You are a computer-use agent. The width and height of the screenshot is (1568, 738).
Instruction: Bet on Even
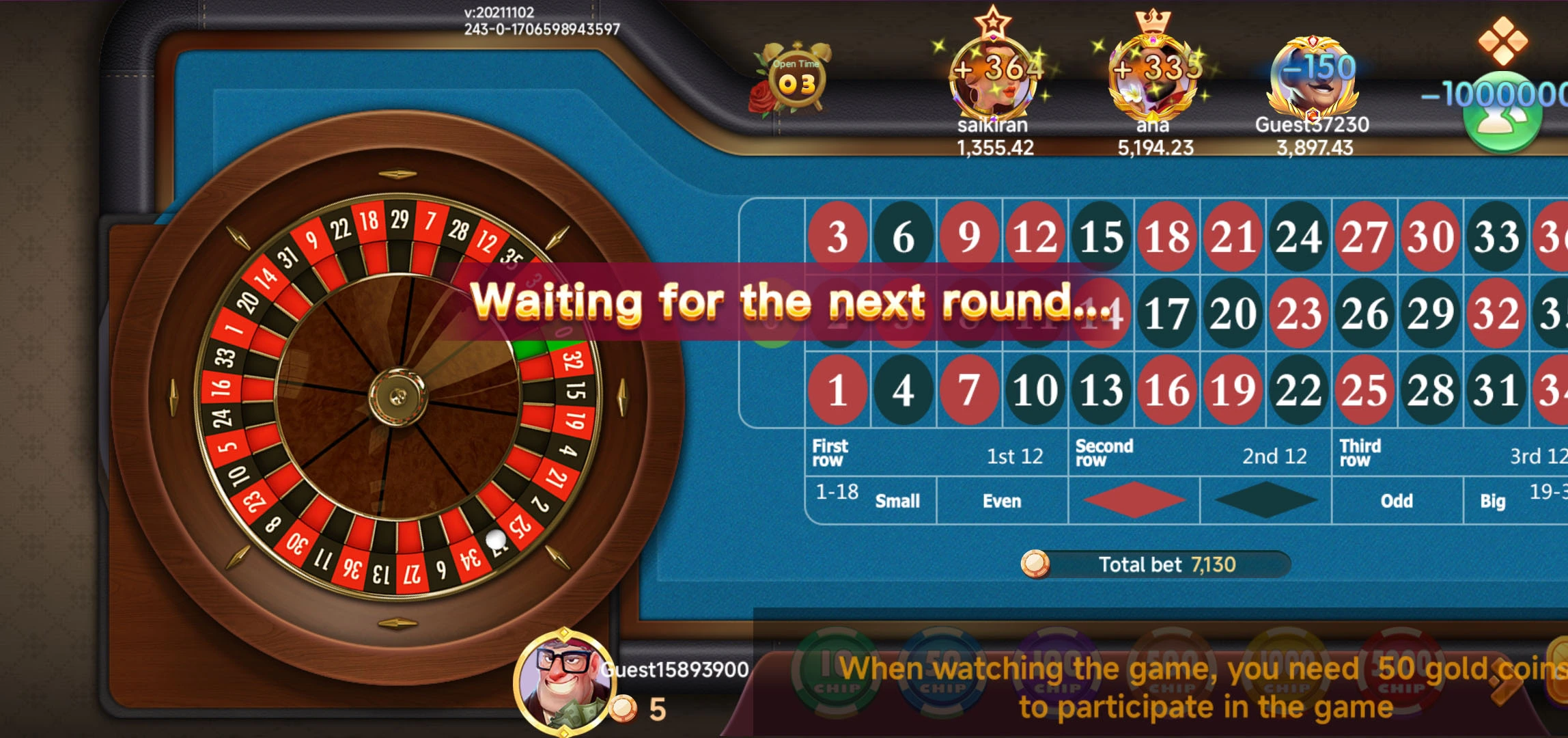pos(1002,501)
